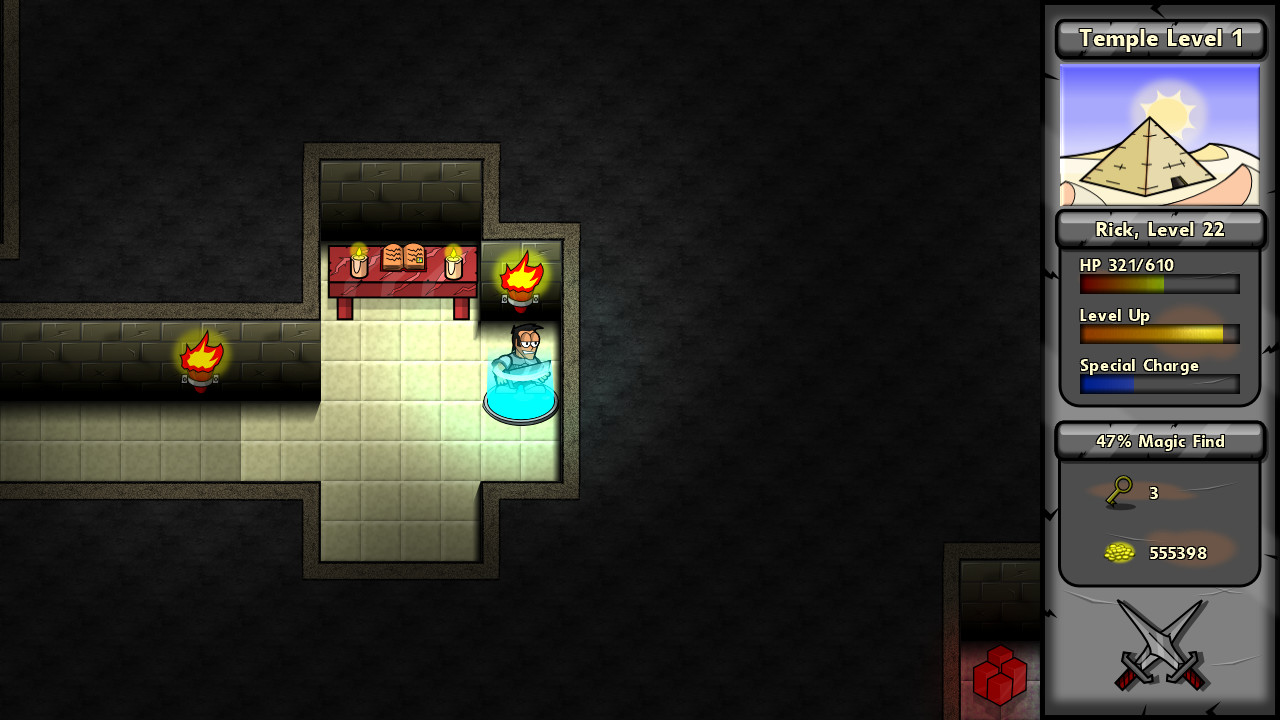Click the gold key icon in sidebar
The height and width of the screenshot is (720, 1280).
[x=1119, y=492]
